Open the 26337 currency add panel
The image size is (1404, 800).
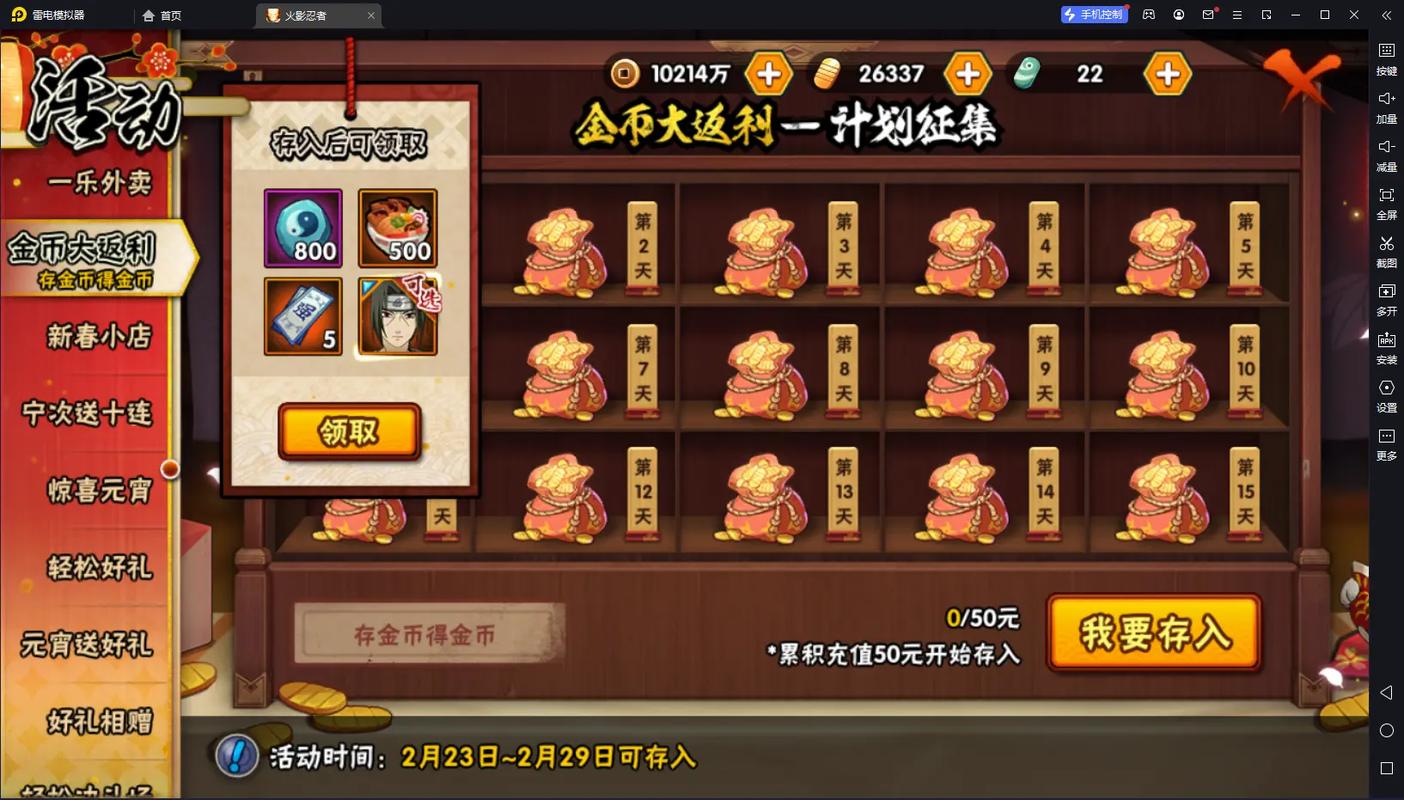pos(967,73)
